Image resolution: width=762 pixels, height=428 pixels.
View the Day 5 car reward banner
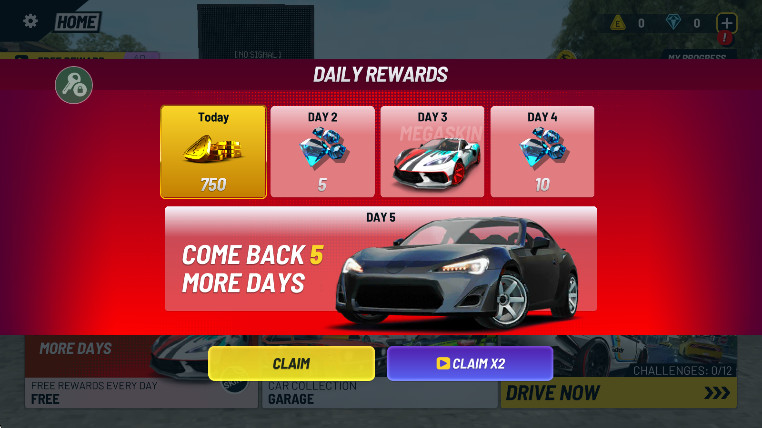point(380,260)
